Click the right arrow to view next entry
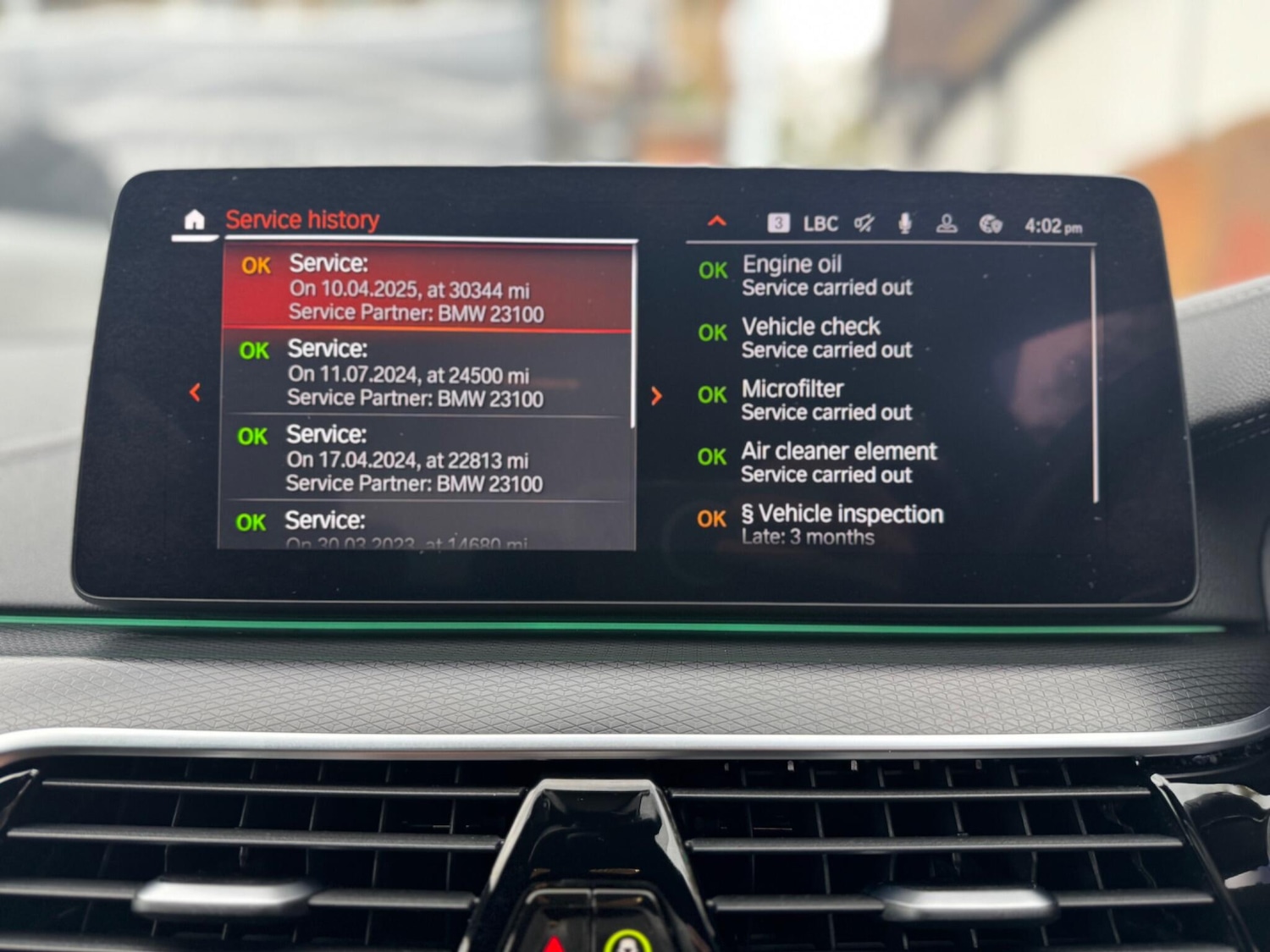Viewport: 1270px width, 952px height. [x=656, y=395]
